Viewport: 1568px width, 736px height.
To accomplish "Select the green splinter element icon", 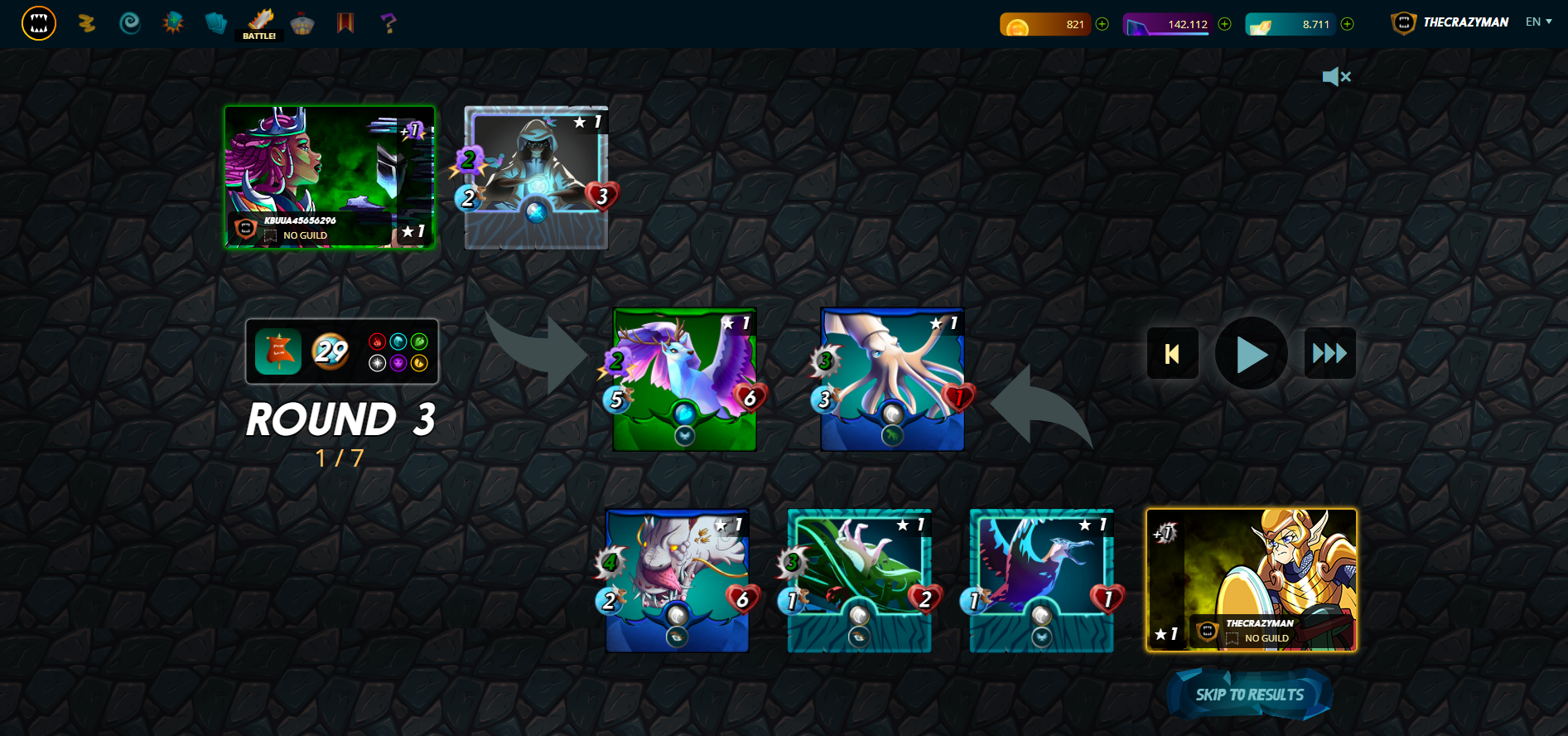I will pyautogui.click(x=419, y=341).
